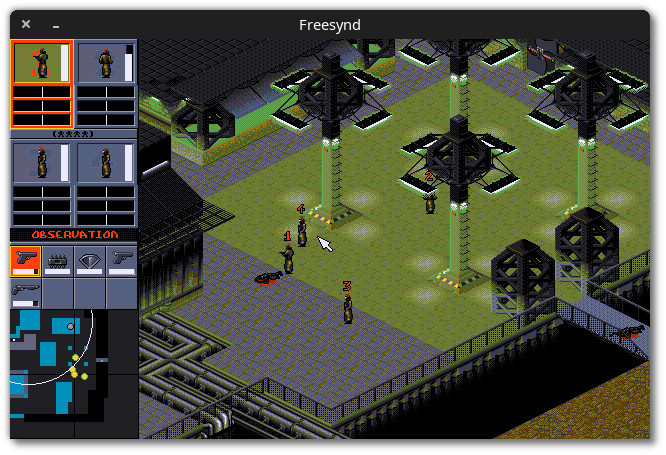Minimize the Freesynd window

click(56, 24)
